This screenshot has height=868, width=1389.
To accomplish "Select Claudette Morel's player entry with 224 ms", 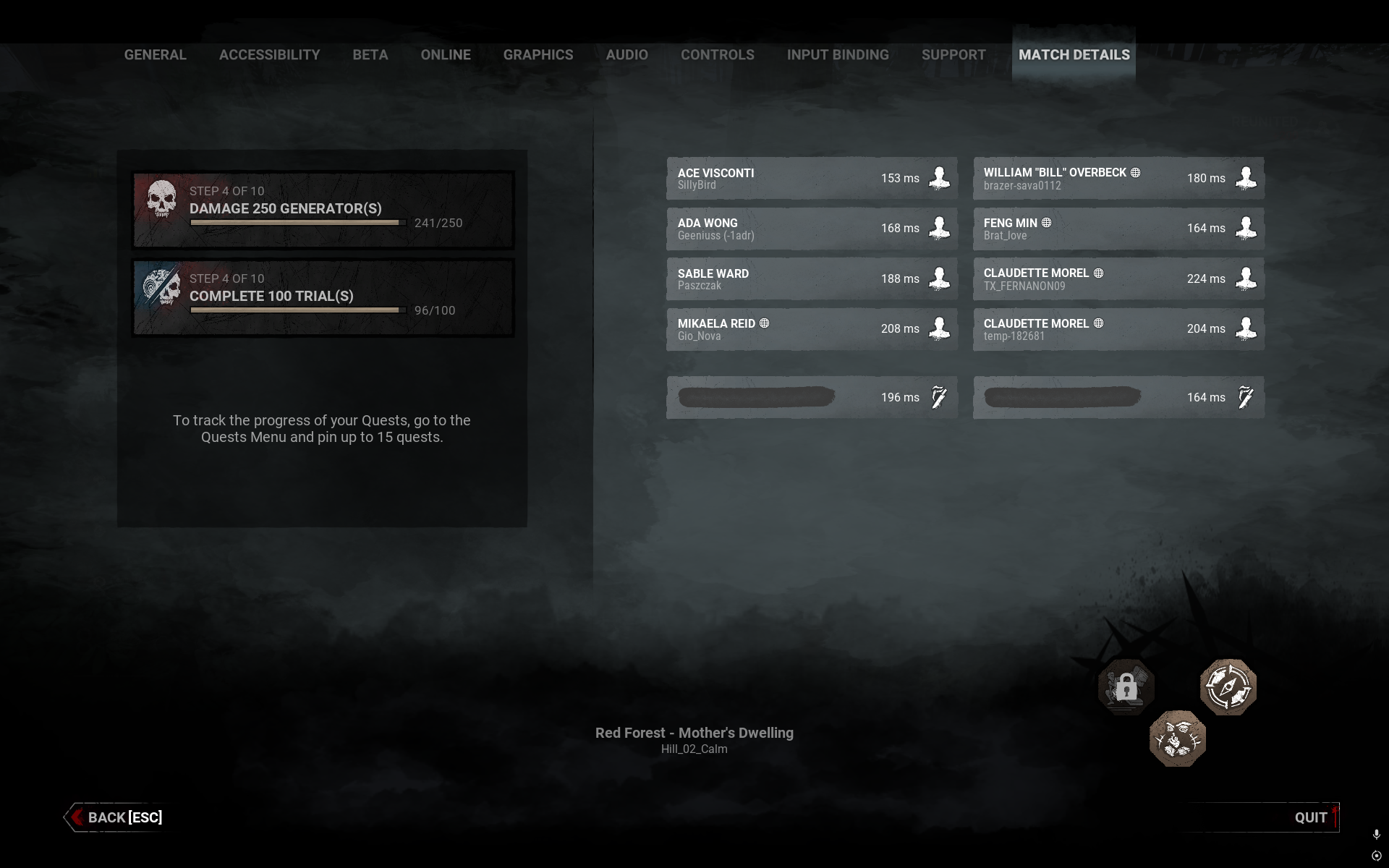I will (x=1118, y=278).
